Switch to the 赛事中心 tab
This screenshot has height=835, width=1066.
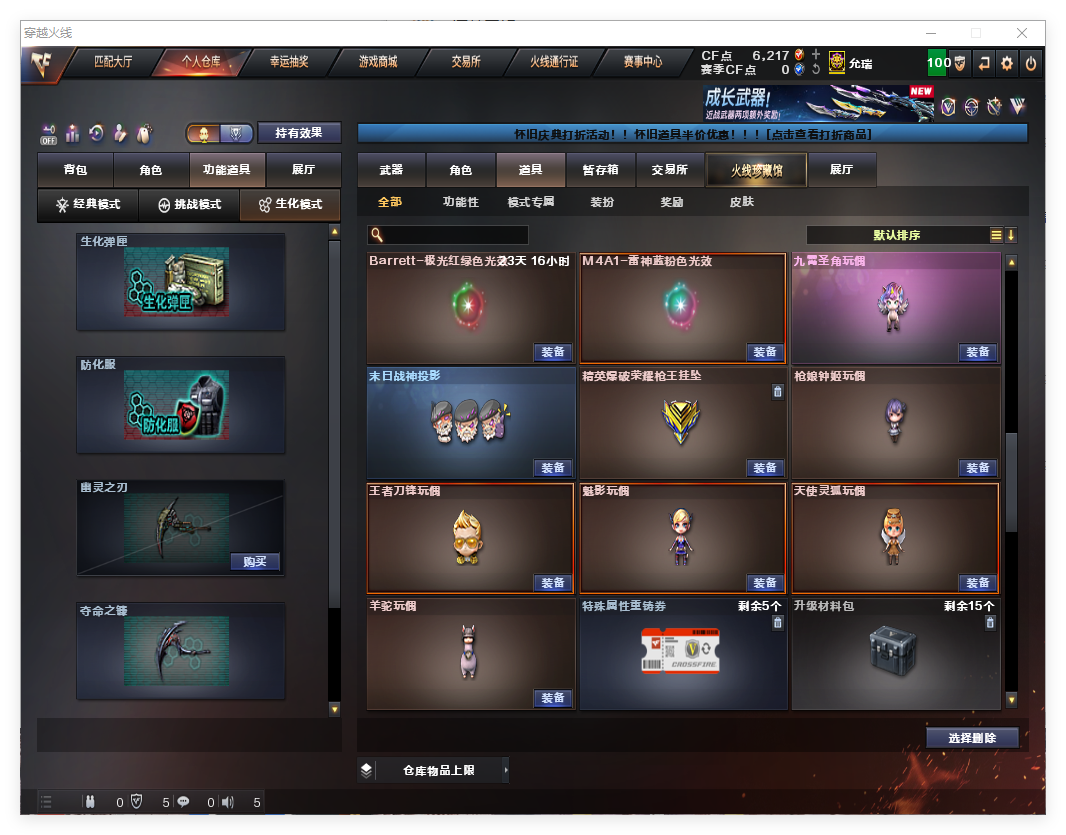(x=642, y=62)
